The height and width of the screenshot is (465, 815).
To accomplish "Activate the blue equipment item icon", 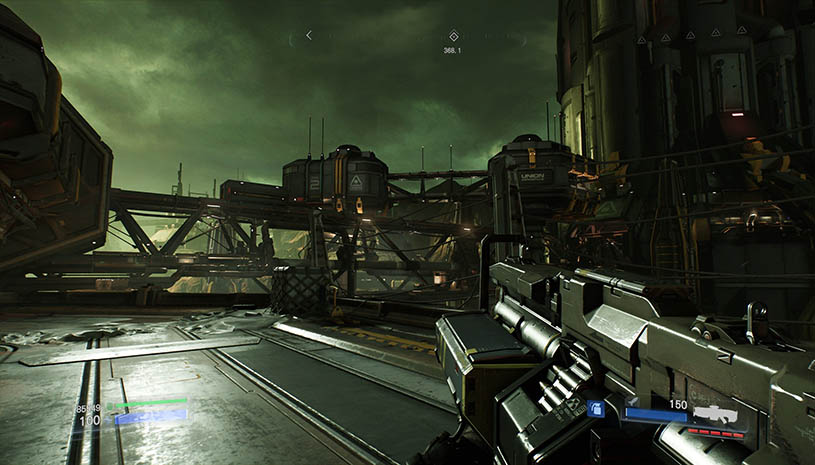I will click(x=595, y=408).
